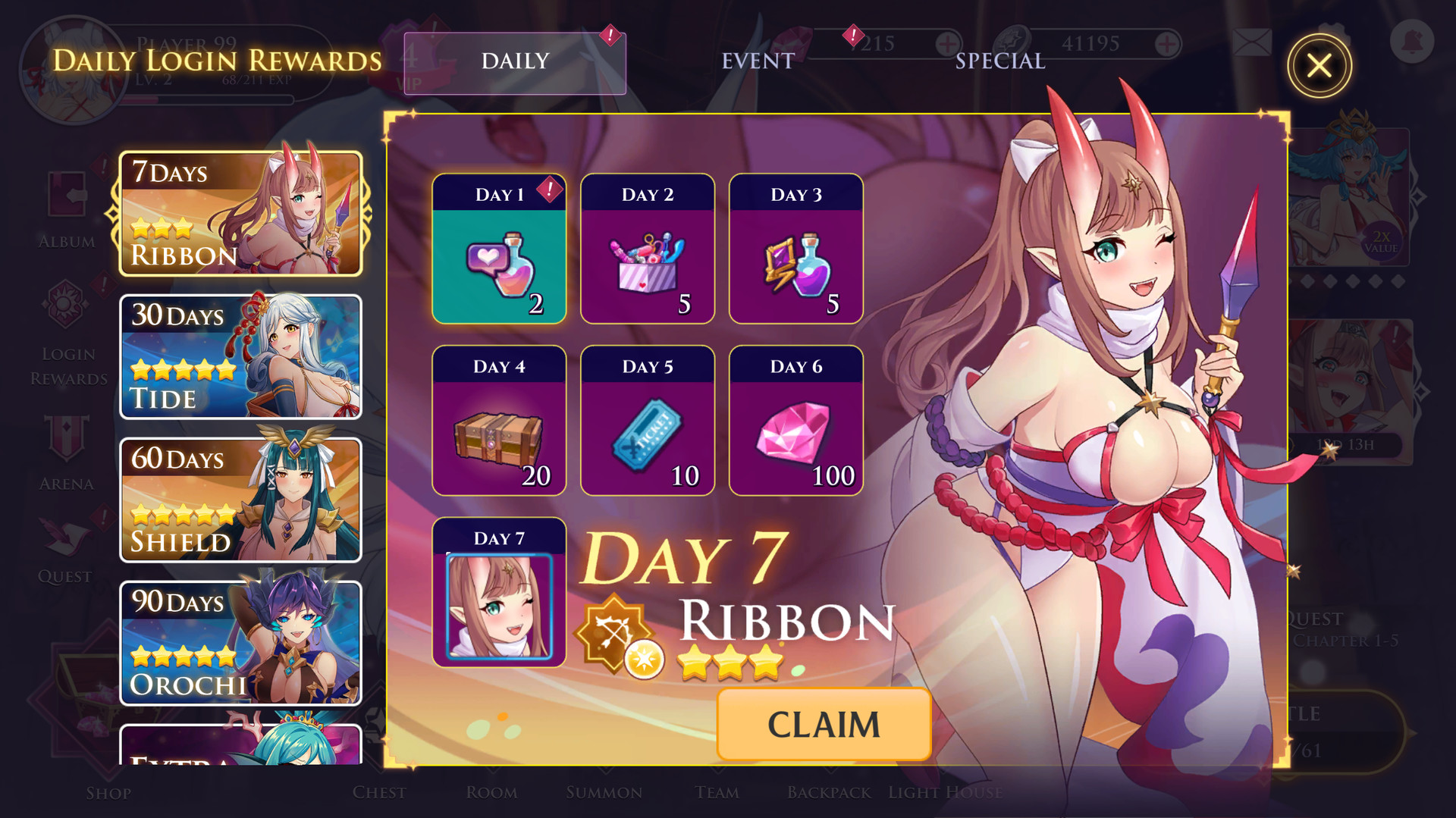Open the Backpack
The image size is (1456, 818).
828,792
